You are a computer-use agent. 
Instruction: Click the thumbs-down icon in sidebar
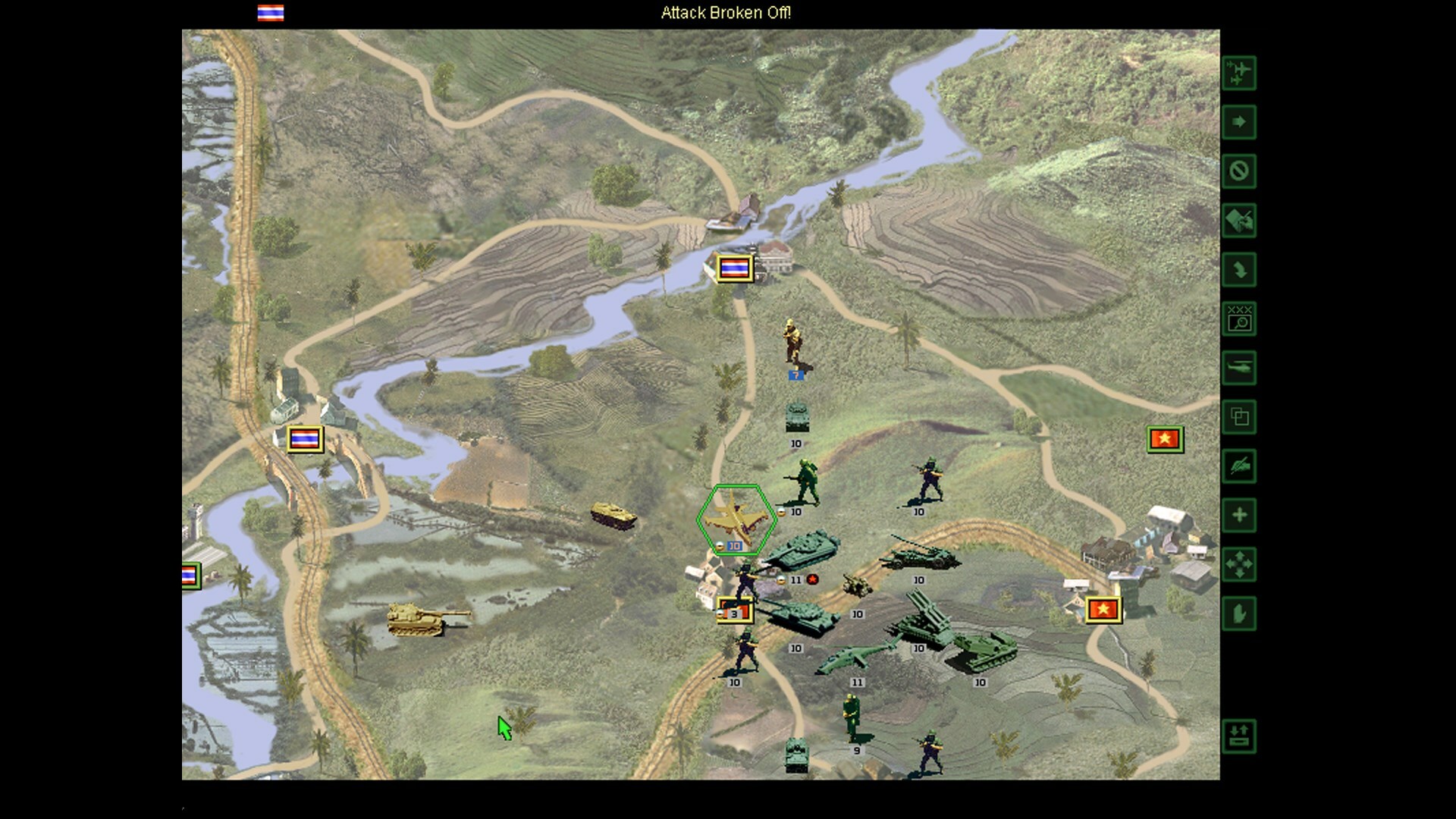[x=1240, y=612]
